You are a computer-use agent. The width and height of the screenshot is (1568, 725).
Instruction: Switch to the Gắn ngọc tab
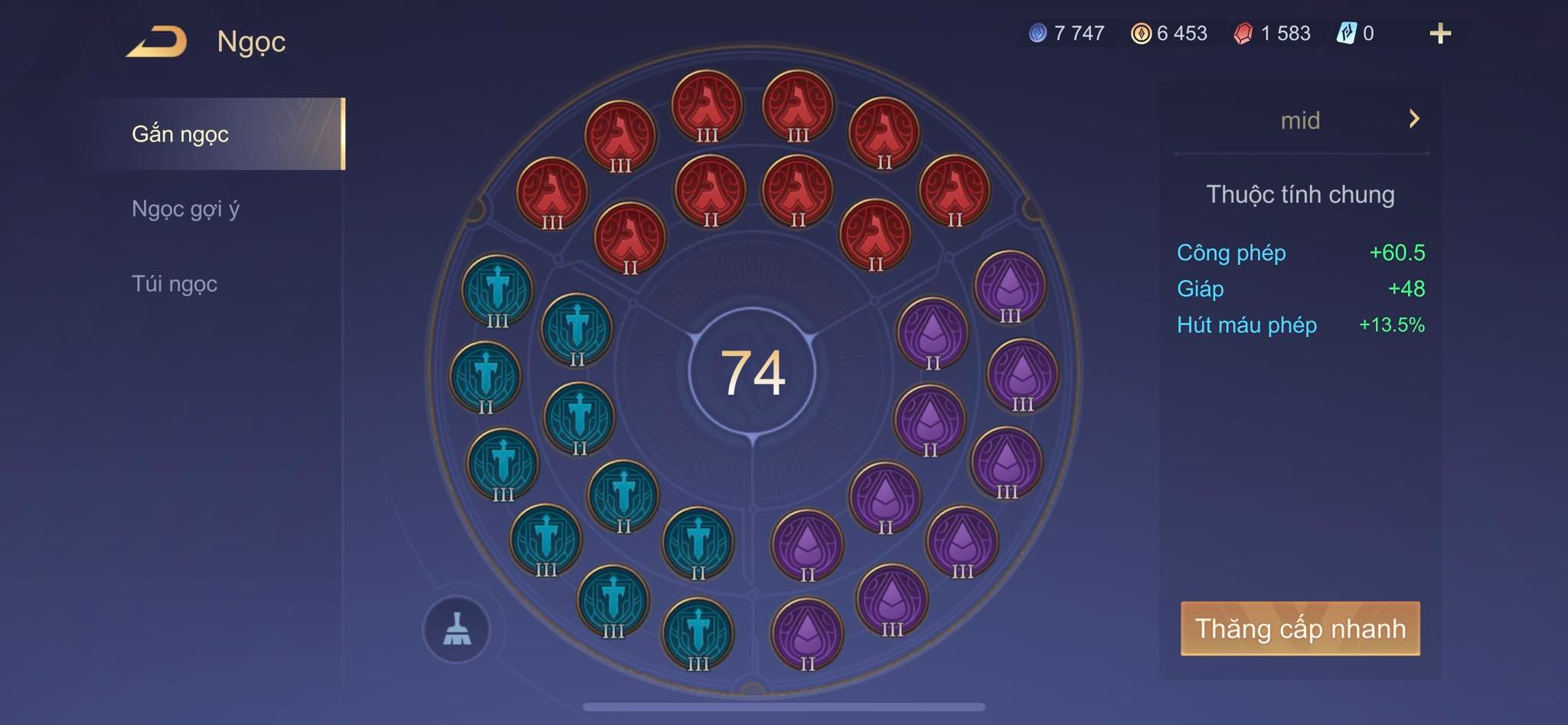pos(181,134)
